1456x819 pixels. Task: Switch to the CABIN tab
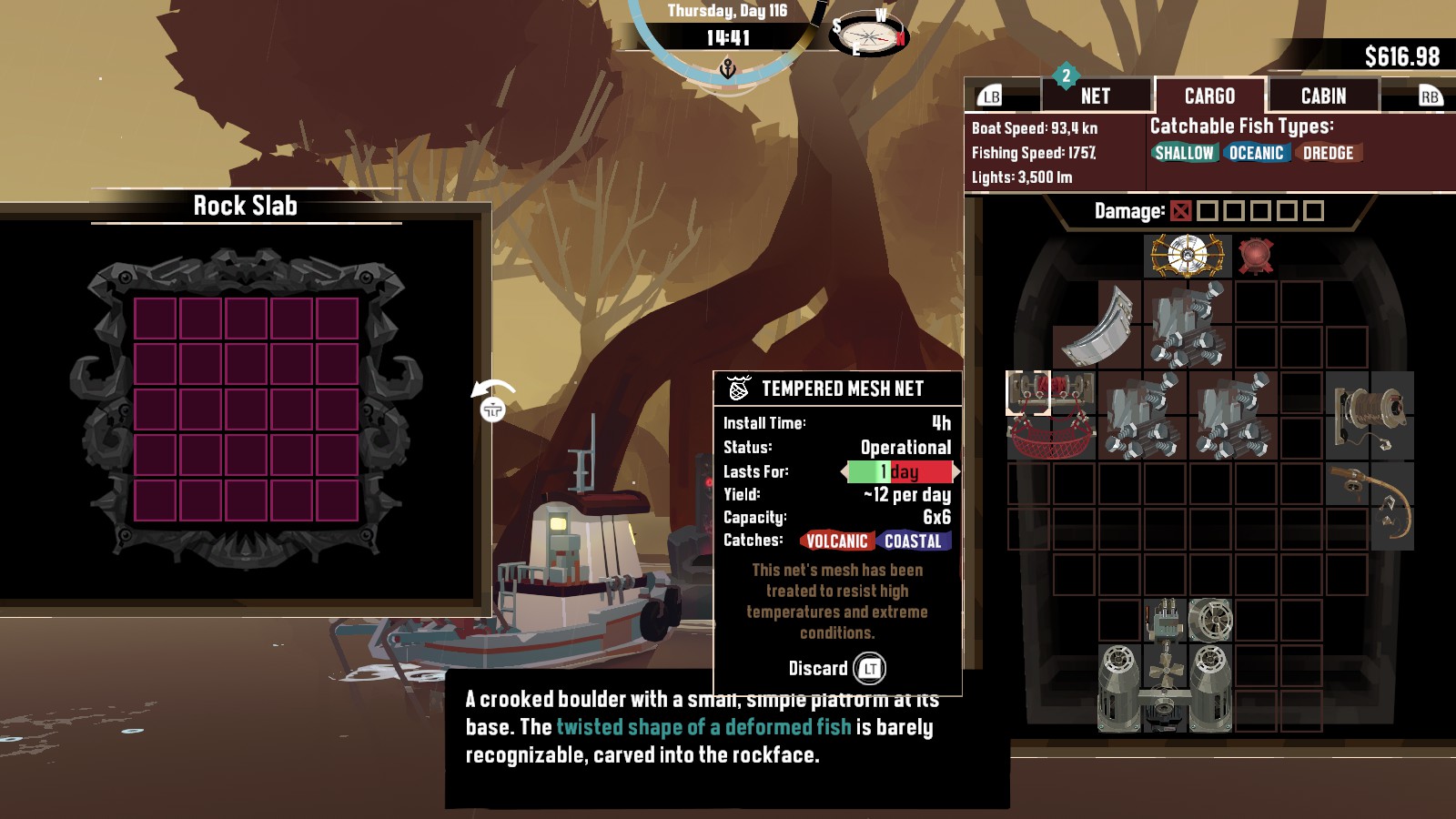(1323, 96)
